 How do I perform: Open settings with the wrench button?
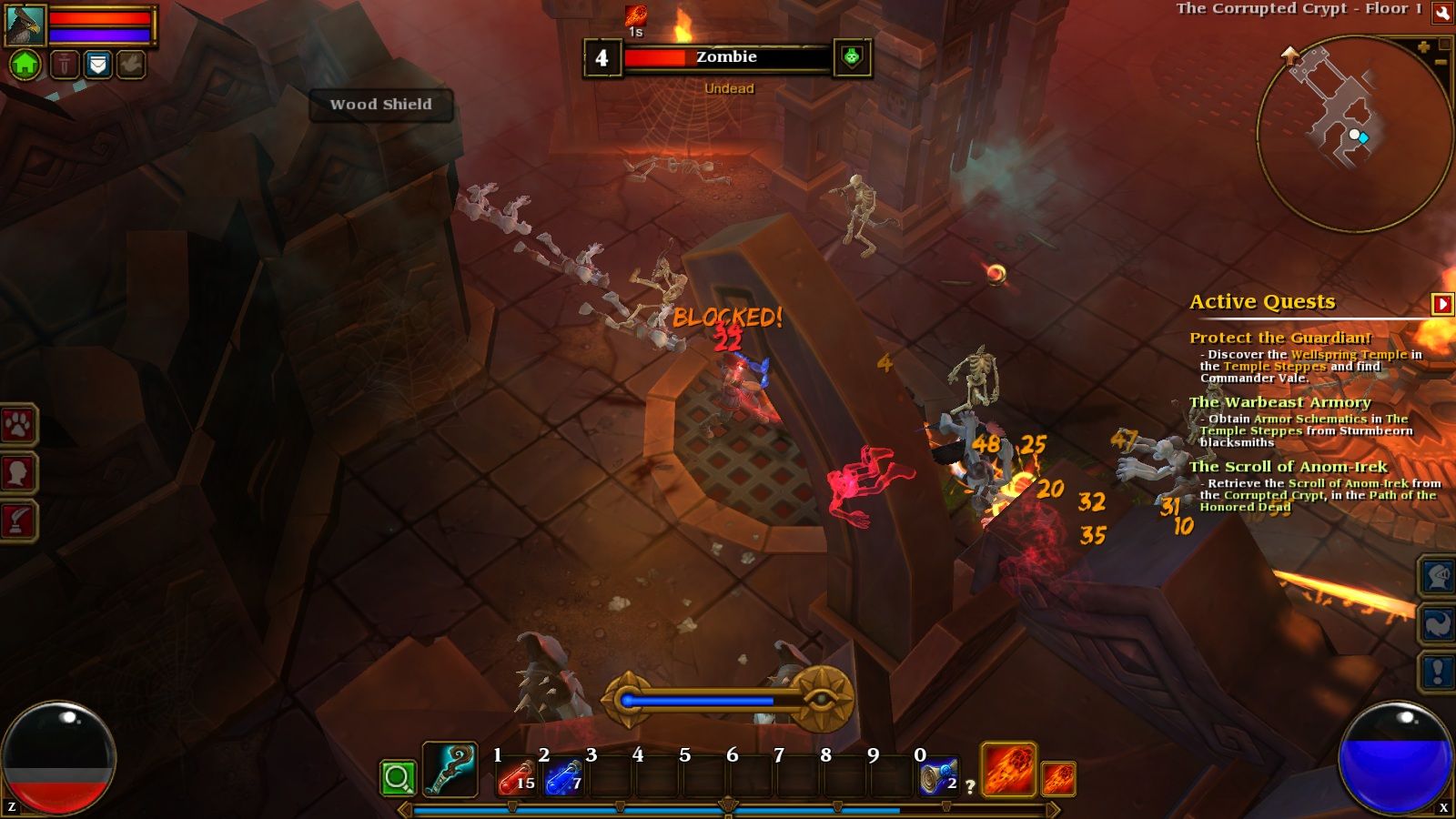pos(1442,12)
